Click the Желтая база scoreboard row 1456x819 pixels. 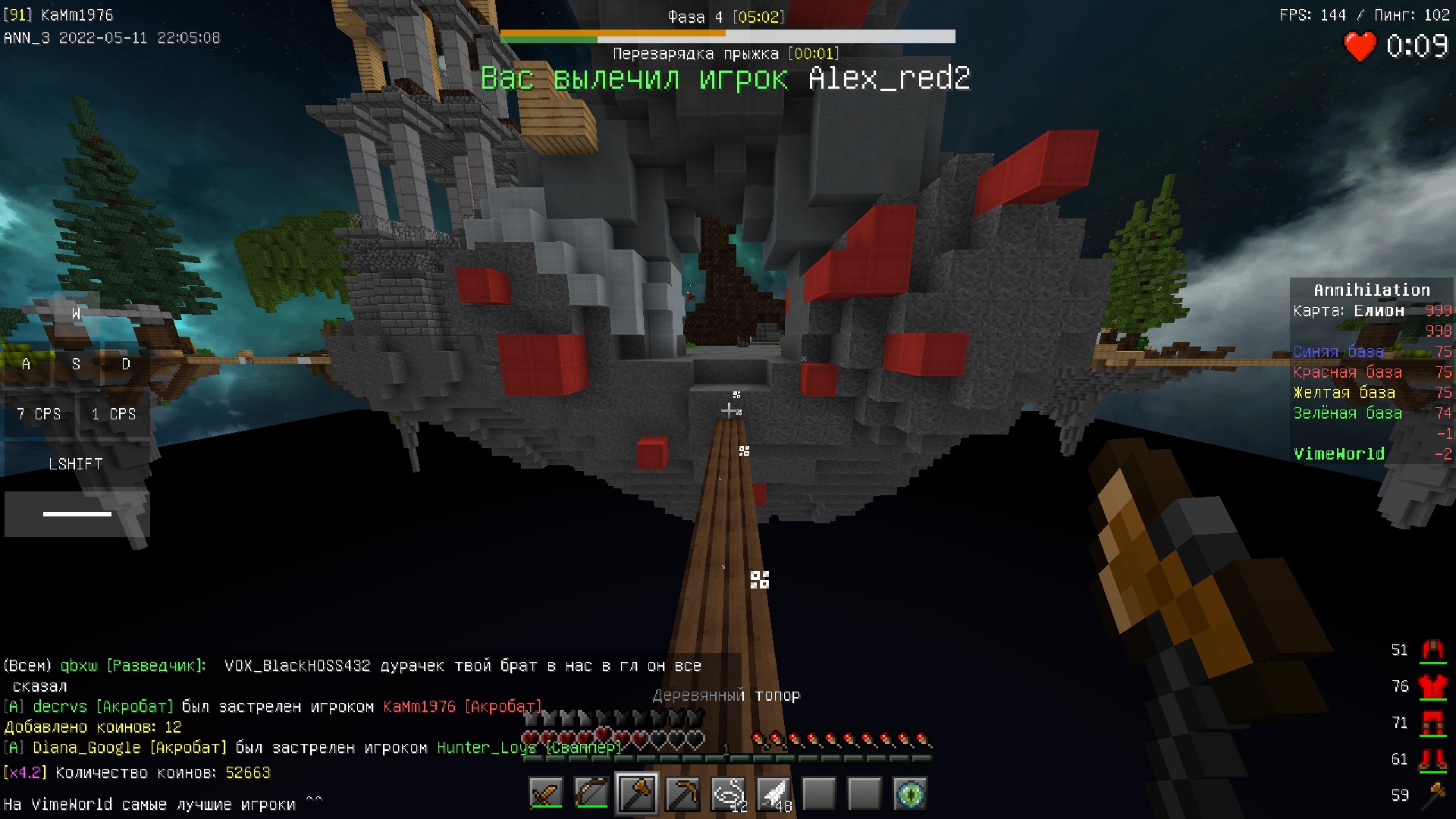click(x=1371, y=393)
